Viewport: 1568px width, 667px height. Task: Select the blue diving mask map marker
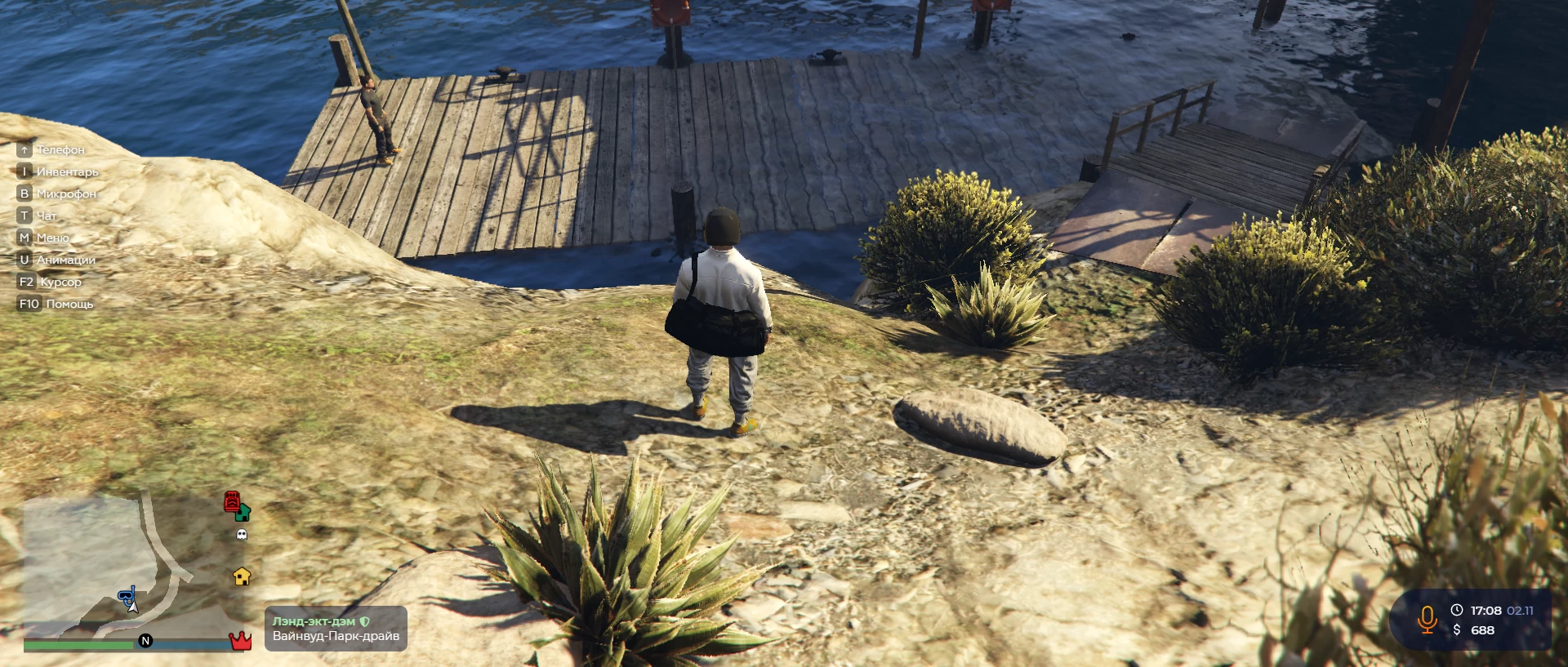tap(127, 596)
